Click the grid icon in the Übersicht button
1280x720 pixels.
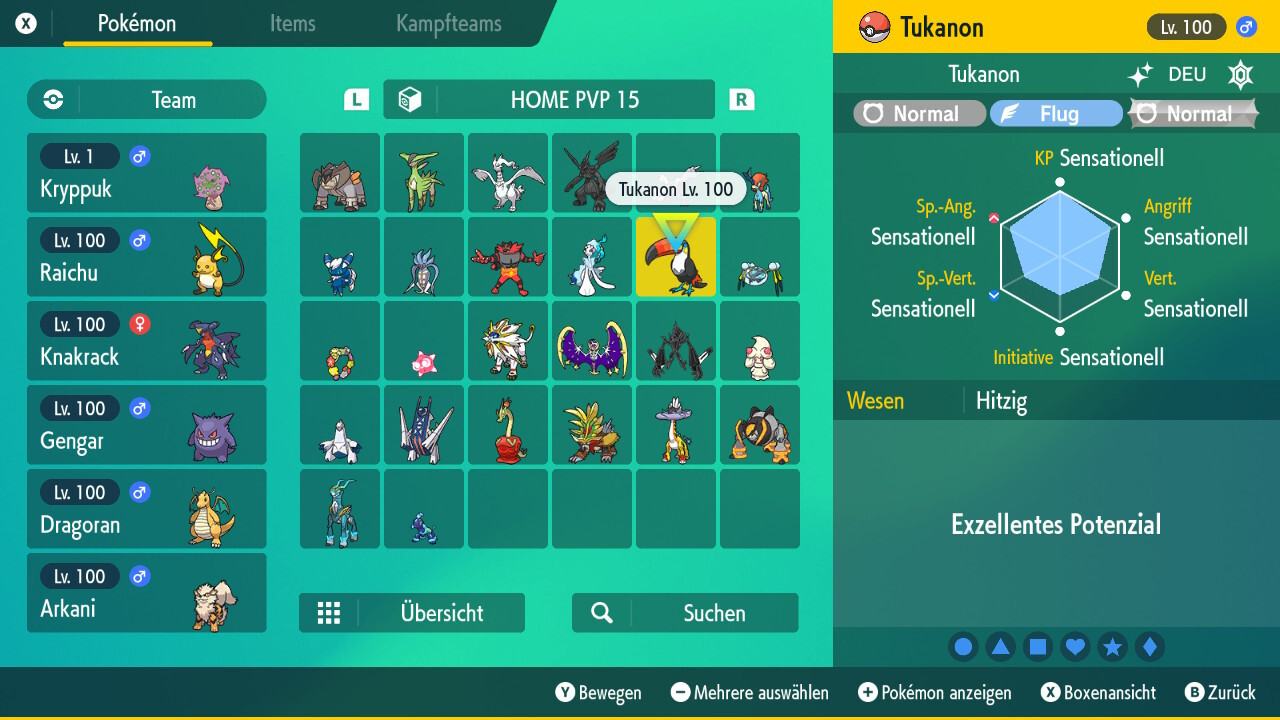click(329, 612)
